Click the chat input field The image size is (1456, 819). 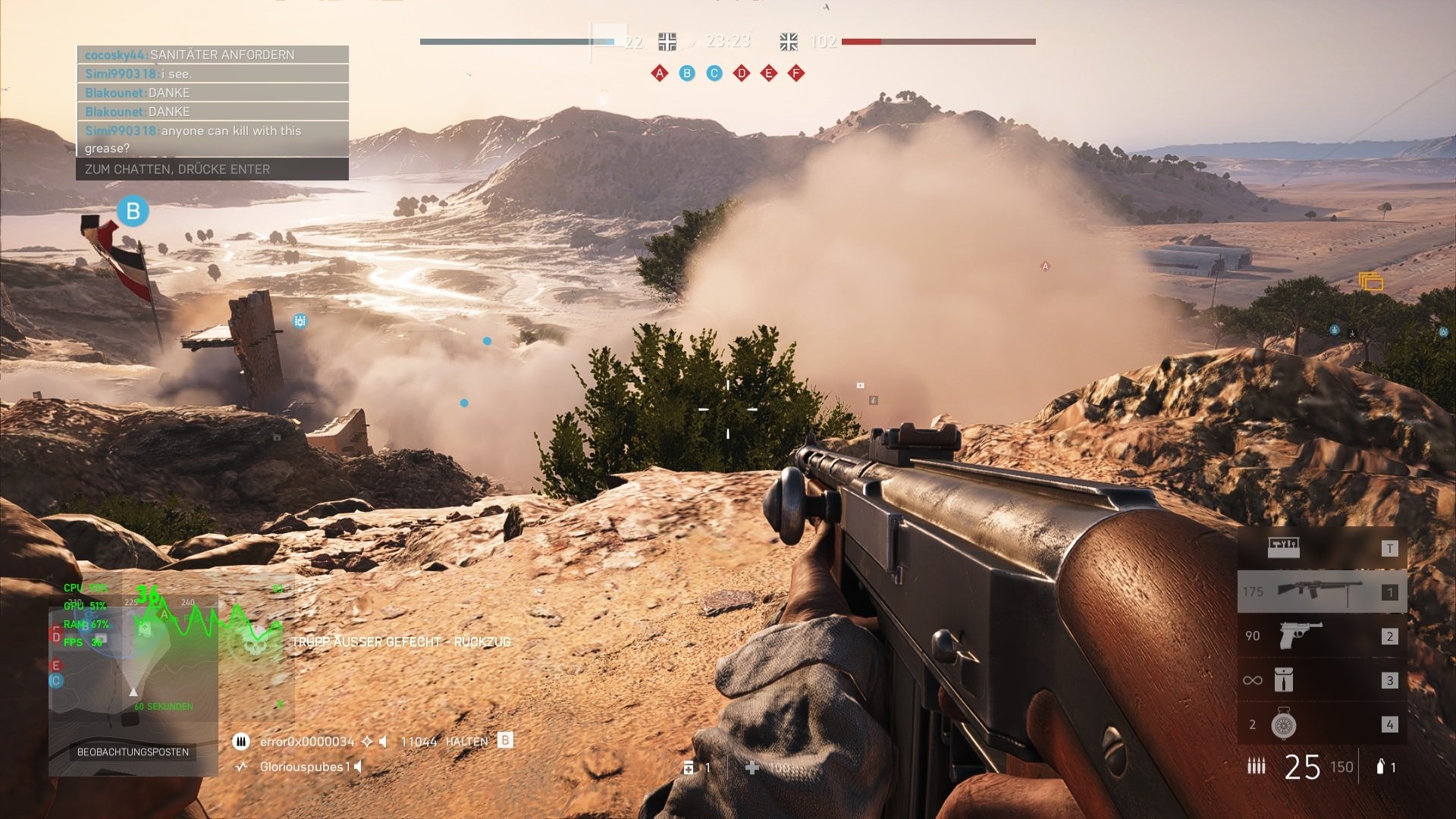click(212, 169)
